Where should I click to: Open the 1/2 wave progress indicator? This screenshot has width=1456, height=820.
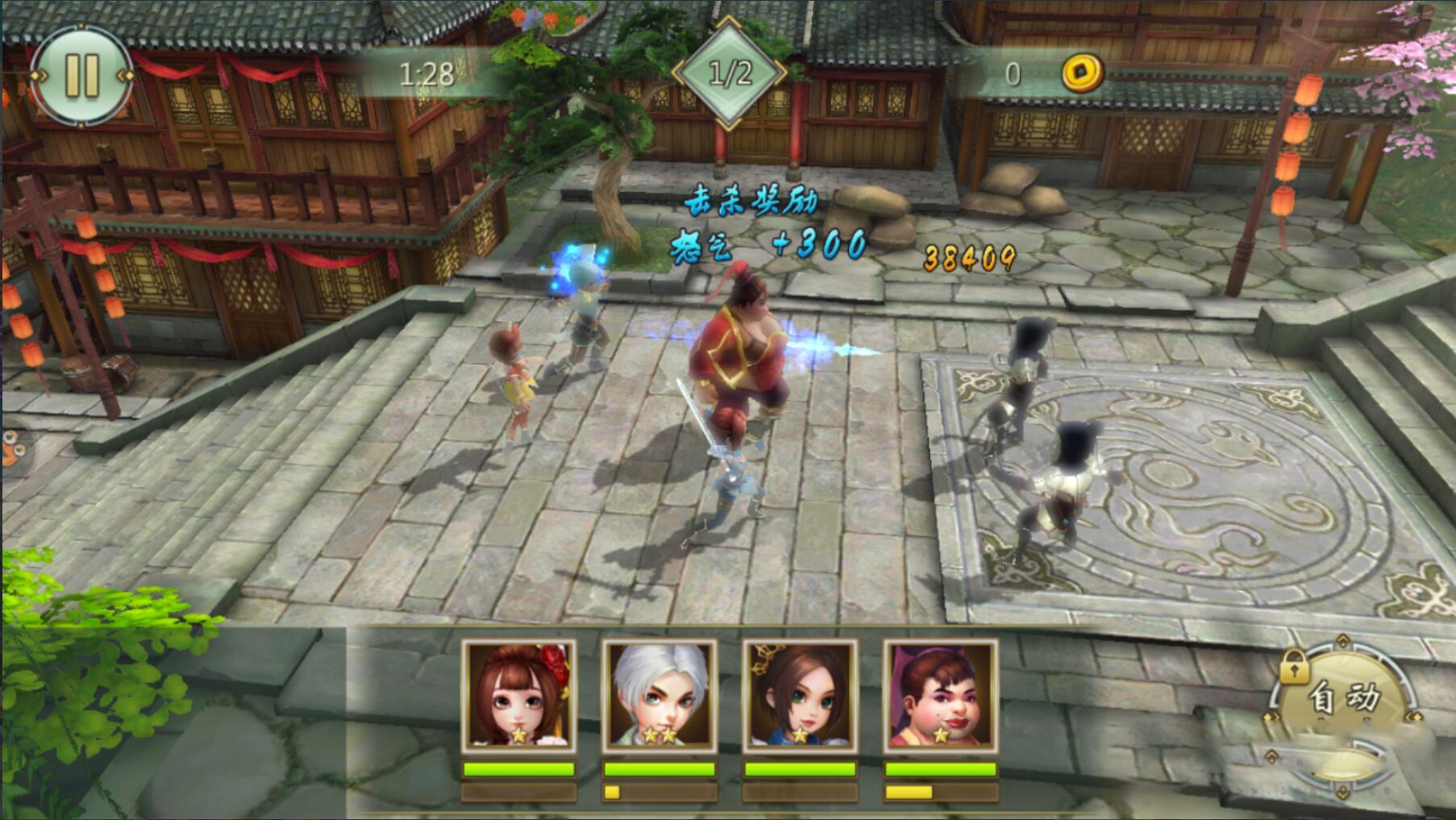(728, 71)
